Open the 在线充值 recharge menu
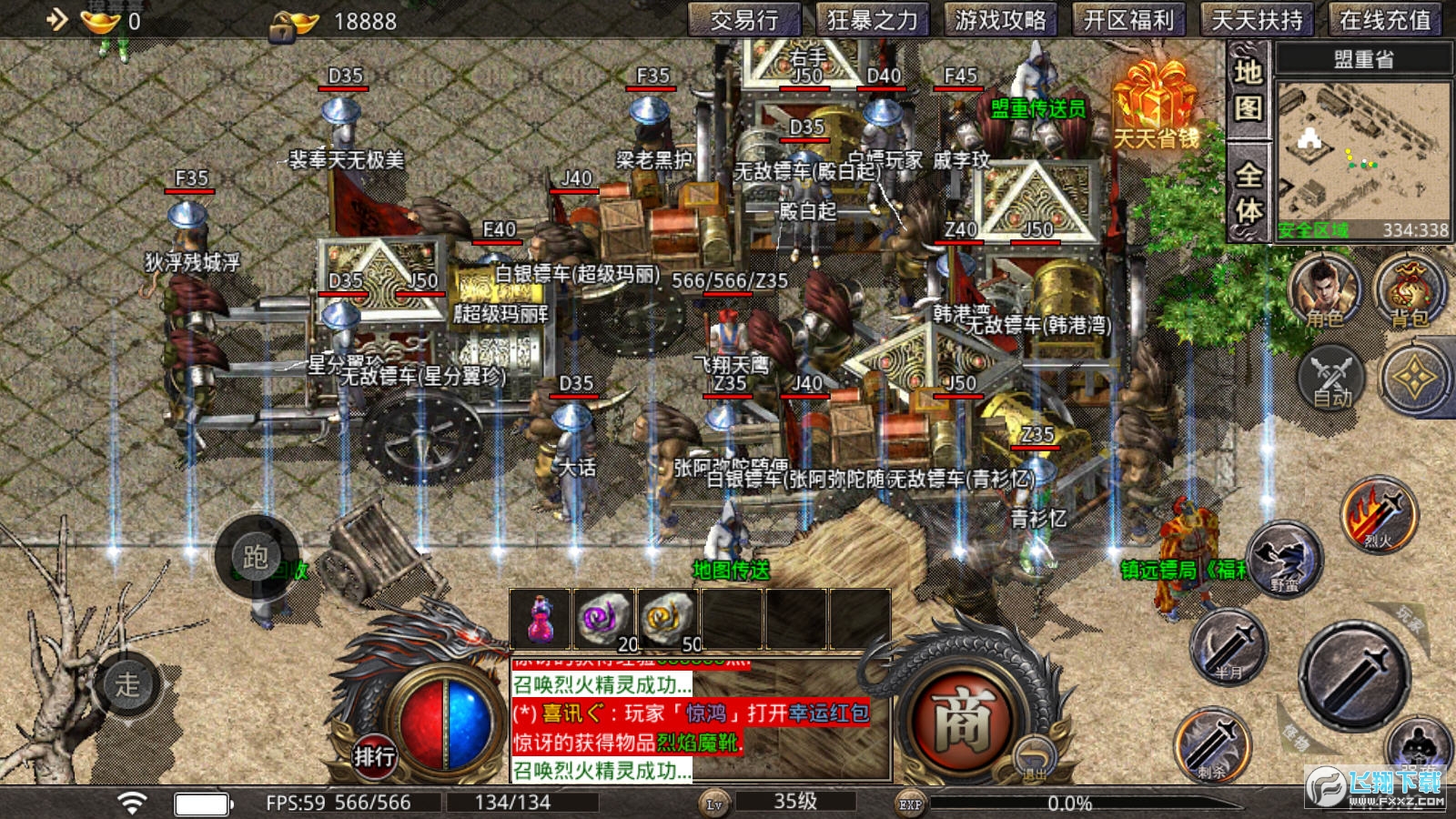The image size is (1456, 819). pos(1385,20)
